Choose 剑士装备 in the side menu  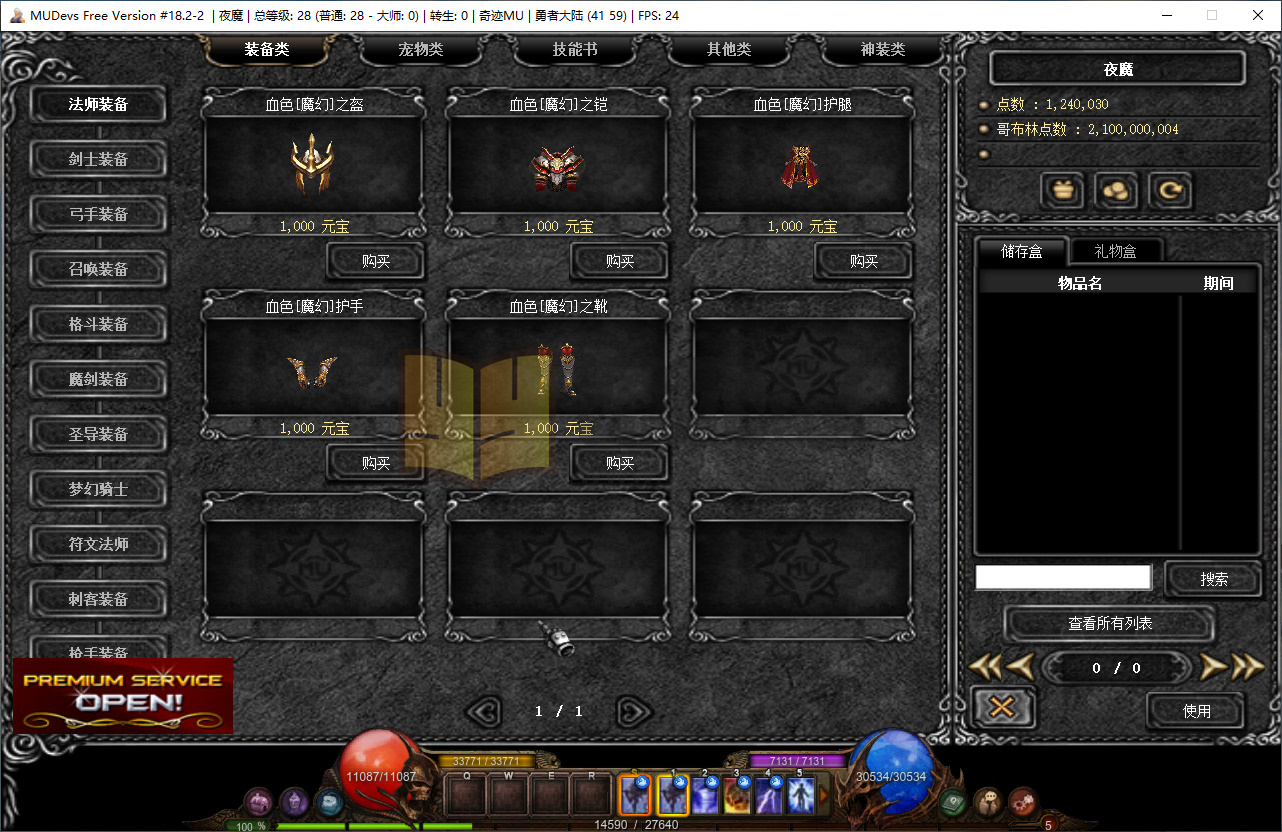(x=98, y=159)
